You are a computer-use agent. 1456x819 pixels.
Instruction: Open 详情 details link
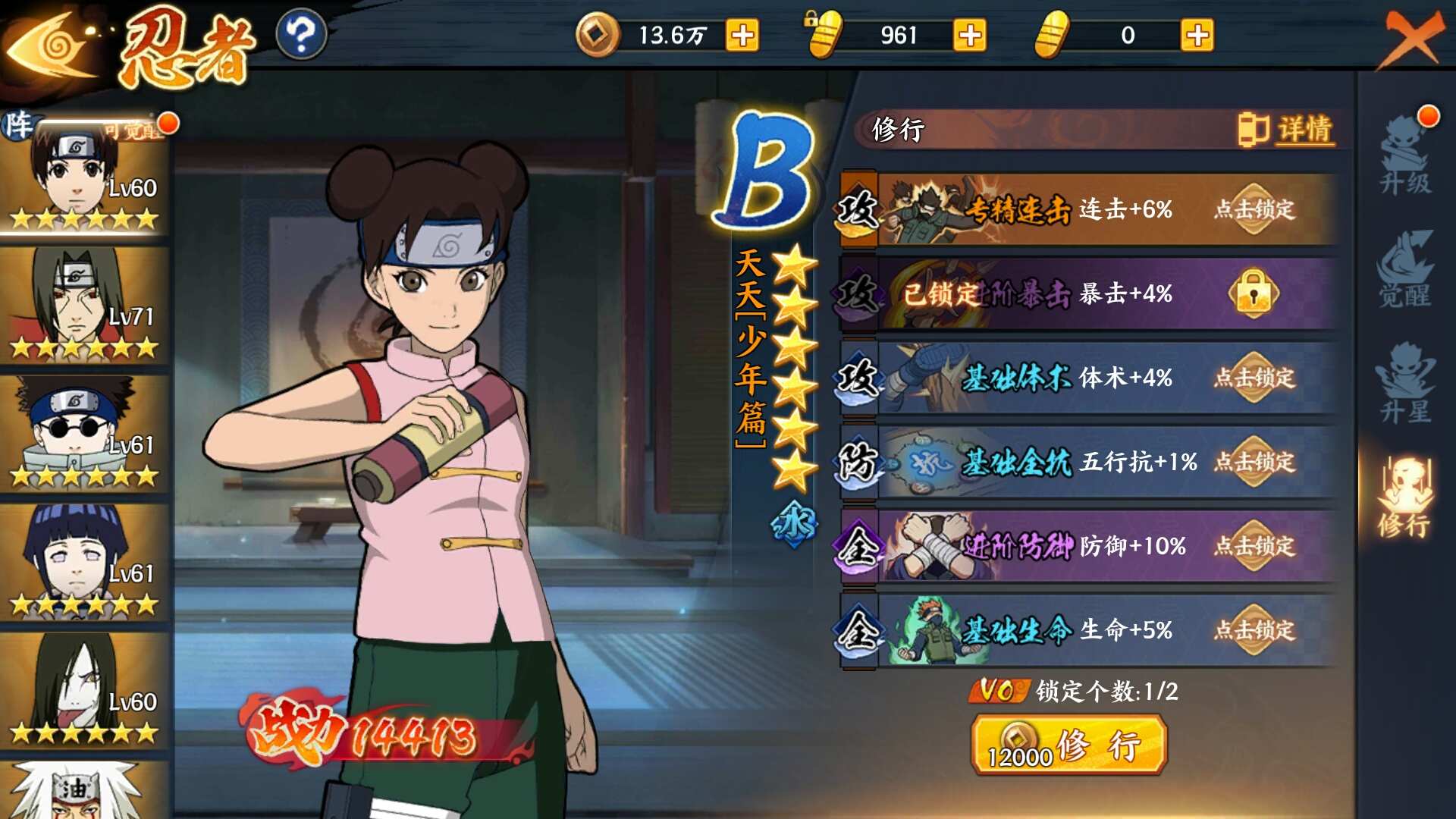pyautogui.click(x=1287, y=130)
